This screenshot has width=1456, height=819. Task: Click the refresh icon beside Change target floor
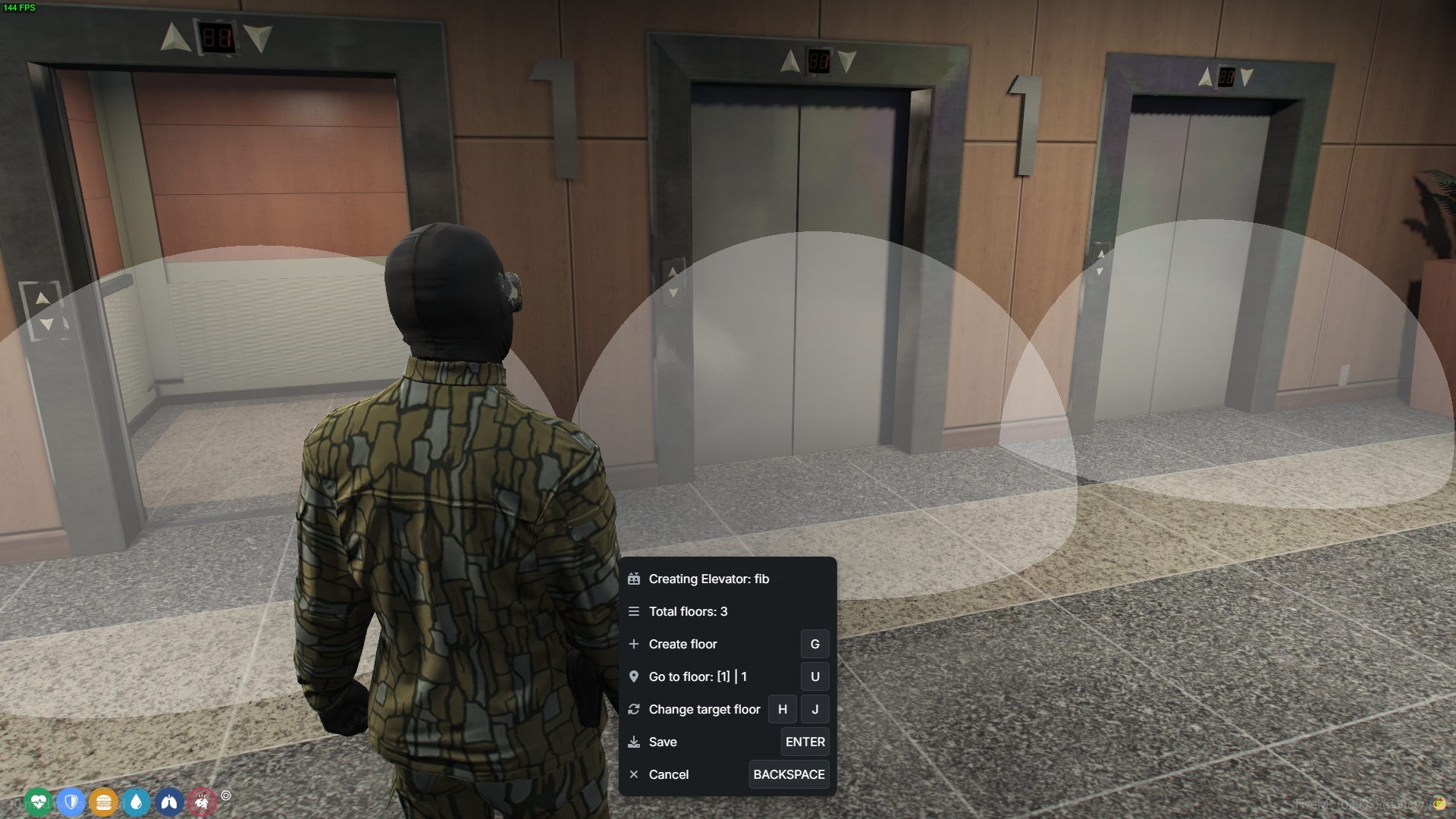[635, 709]
